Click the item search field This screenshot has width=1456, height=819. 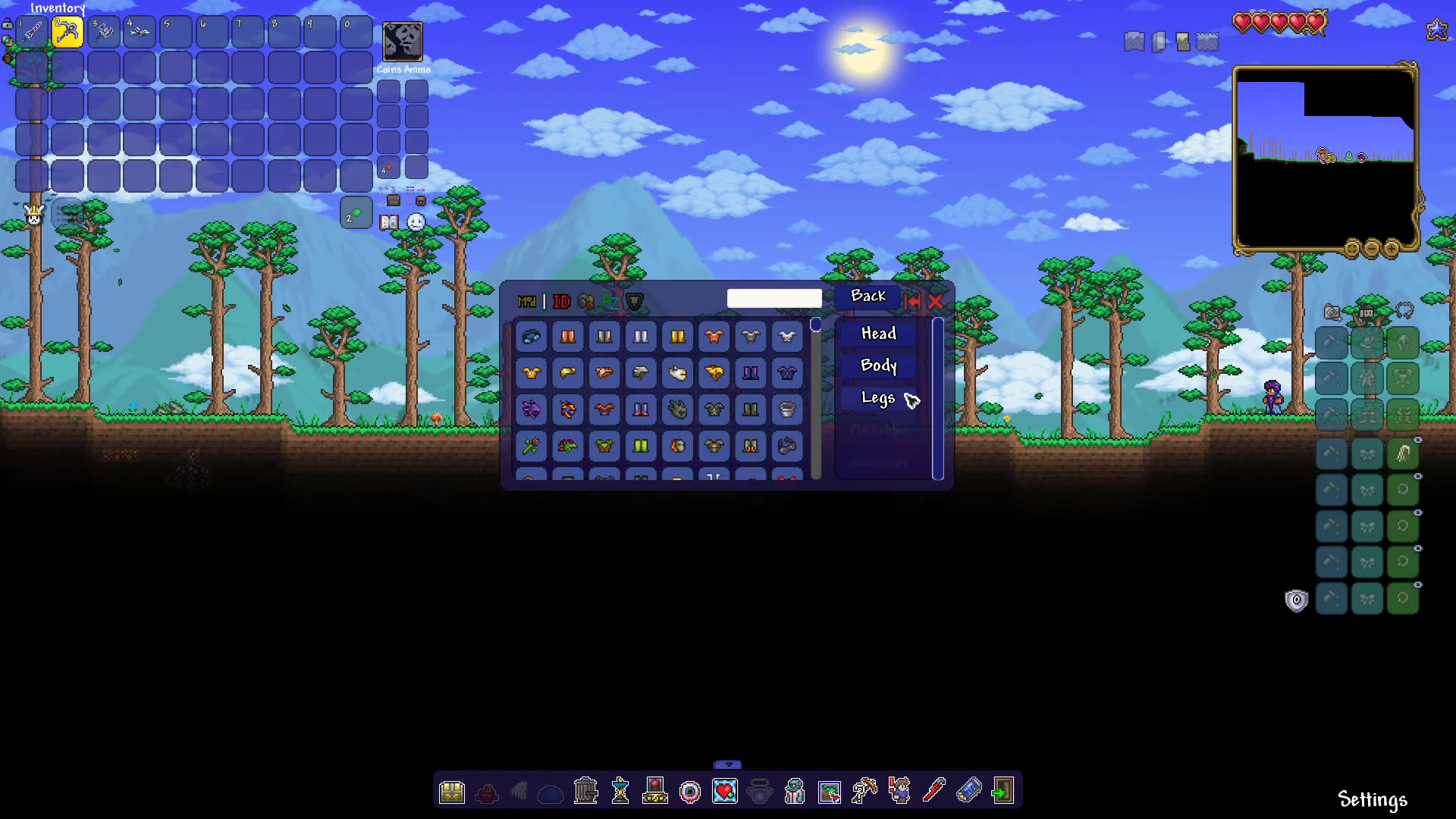coord(774,298)
